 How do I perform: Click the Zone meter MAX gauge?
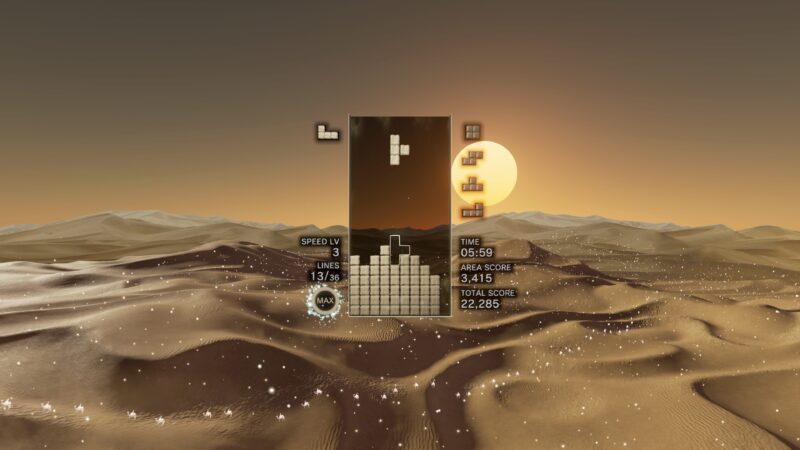324,299
